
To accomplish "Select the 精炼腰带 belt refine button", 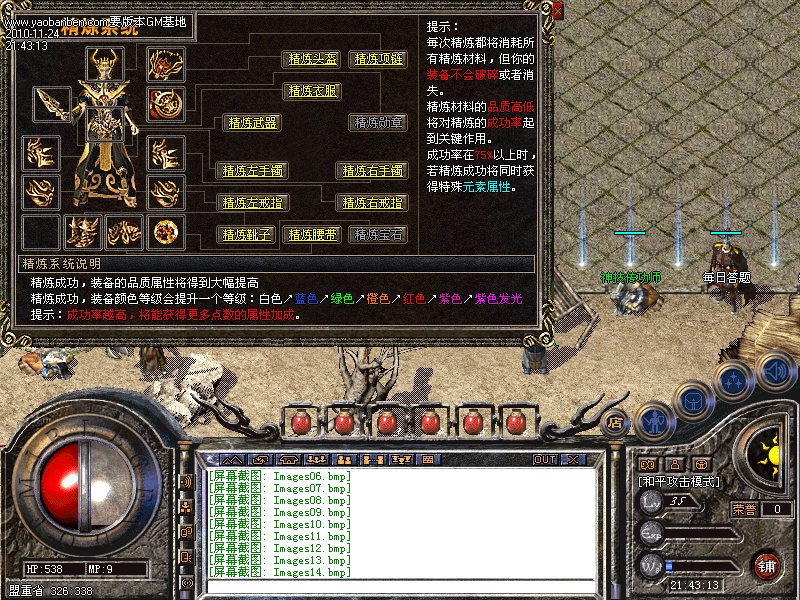I will tap(313, 235).
